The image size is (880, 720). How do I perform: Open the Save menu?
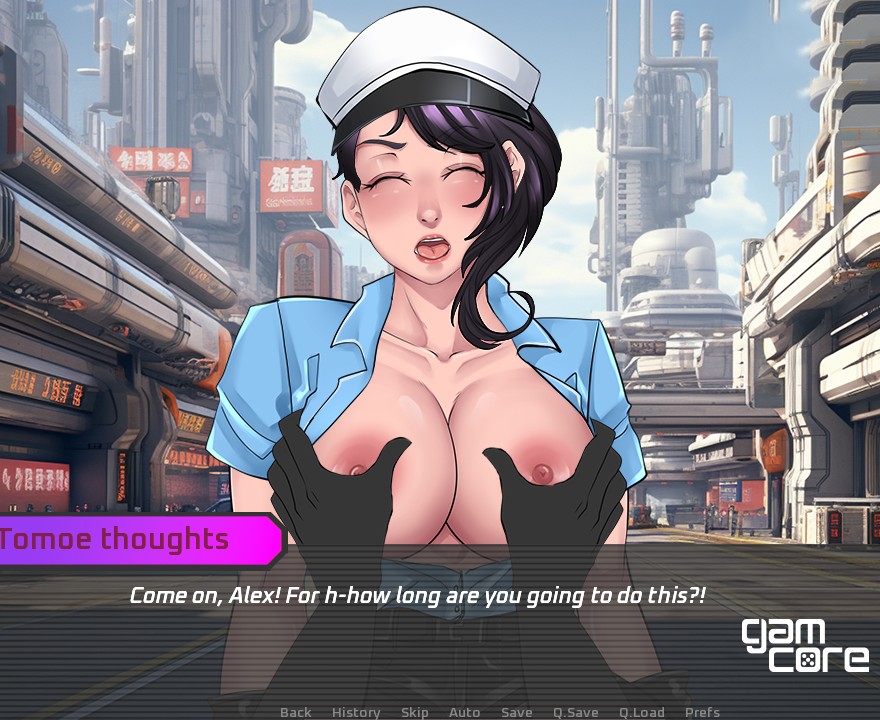pos(517,712)
